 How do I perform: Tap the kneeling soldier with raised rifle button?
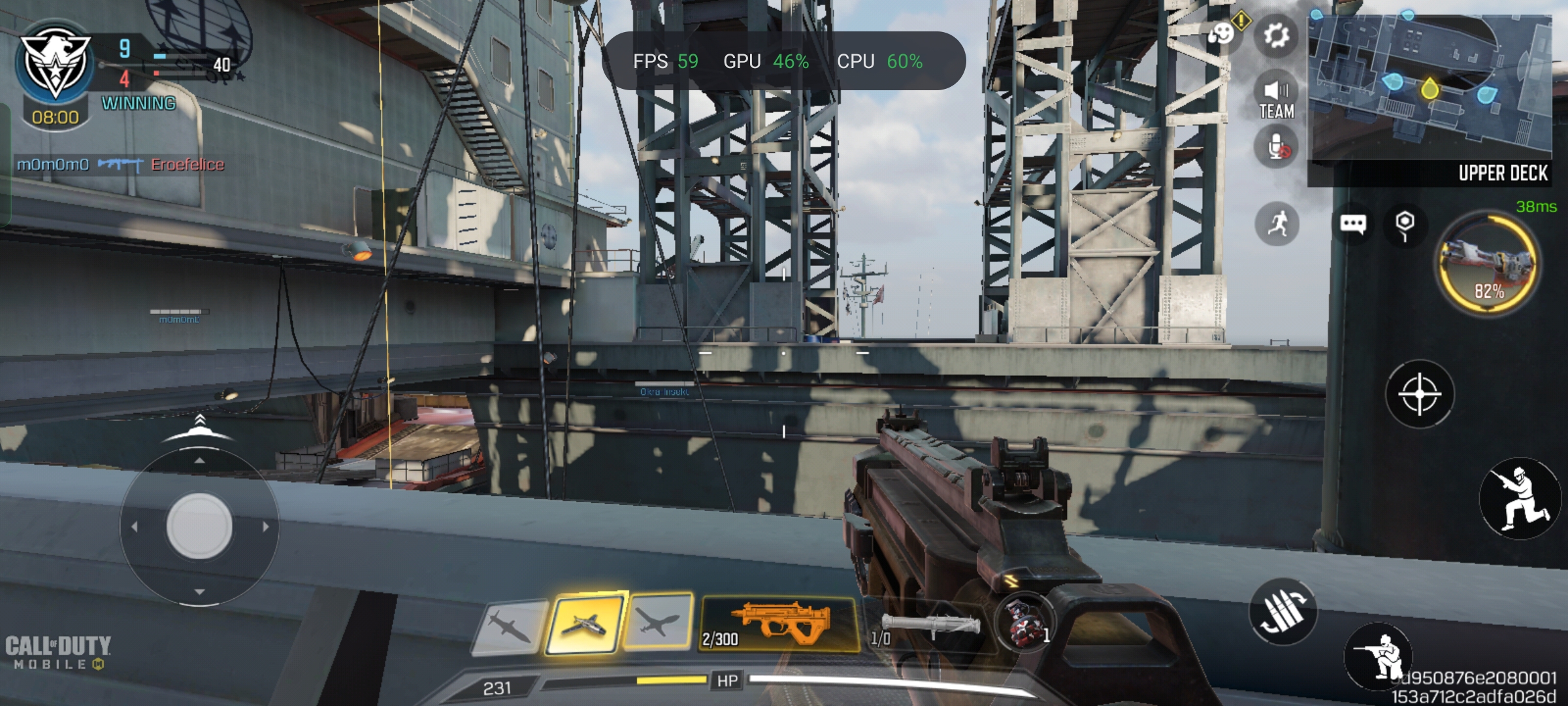1519,498
